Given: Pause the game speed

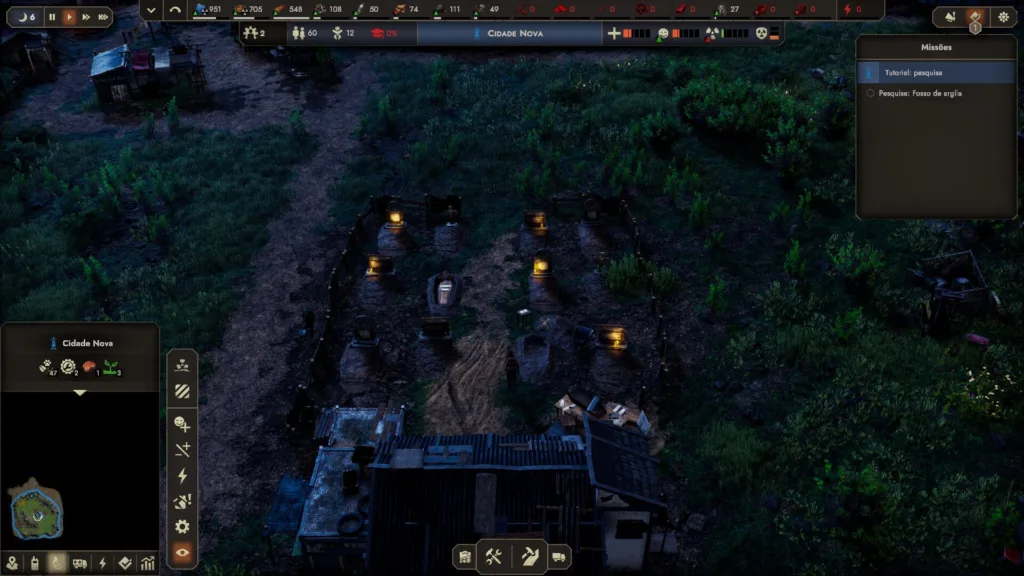Looking at the screenshot, I should click(52, 17).
